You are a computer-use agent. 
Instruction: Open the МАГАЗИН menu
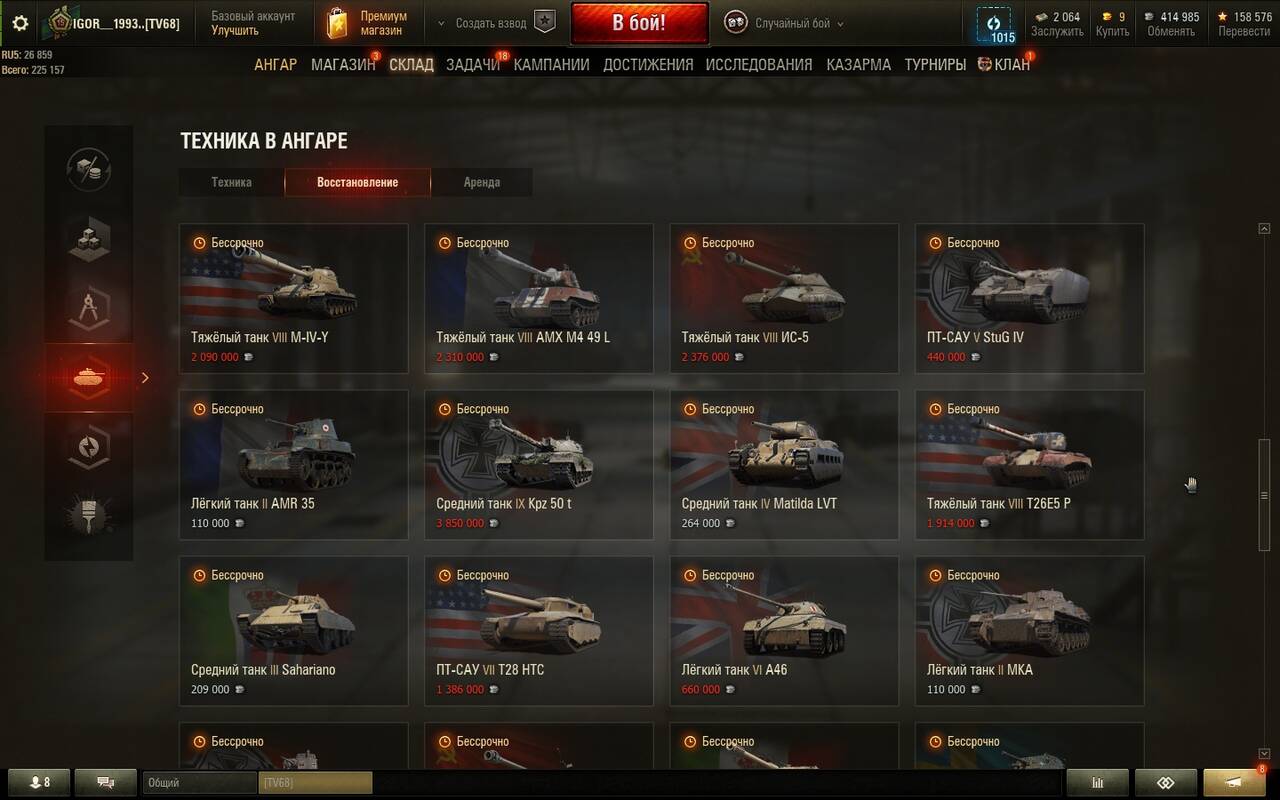tap(343, 64)
